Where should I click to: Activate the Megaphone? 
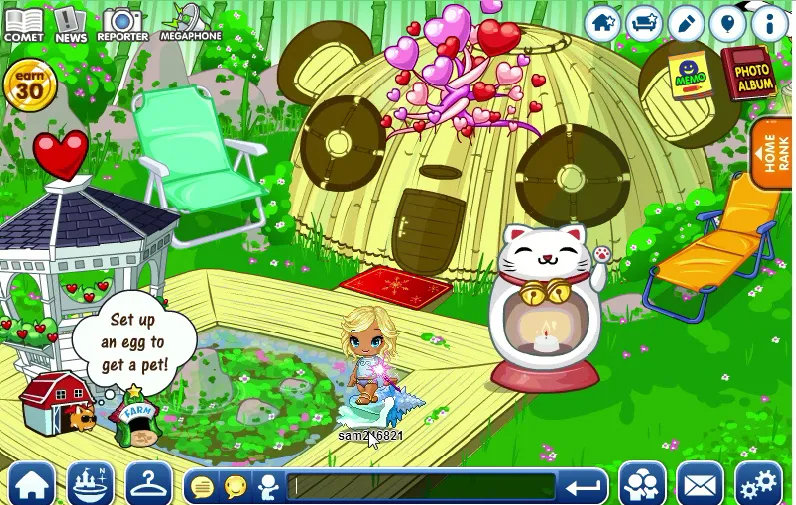pos(190,22)
